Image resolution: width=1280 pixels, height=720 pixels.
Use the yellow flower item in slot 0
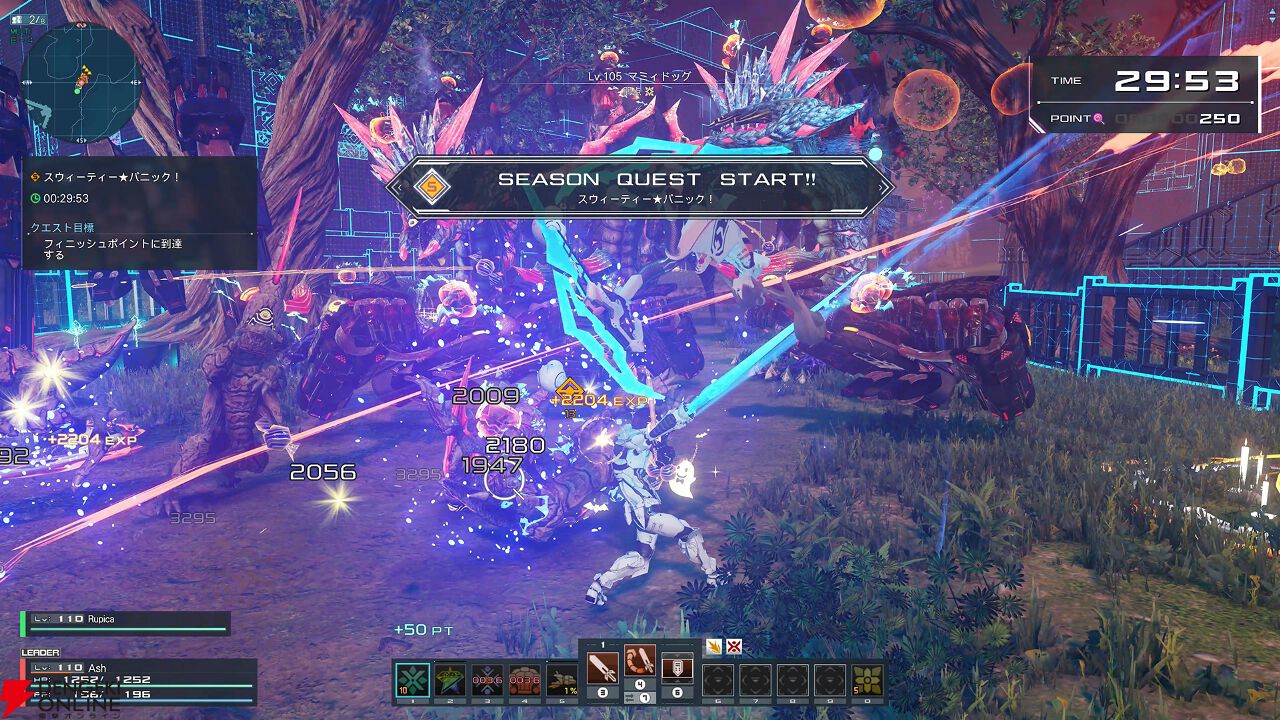(x=867, y=679)
